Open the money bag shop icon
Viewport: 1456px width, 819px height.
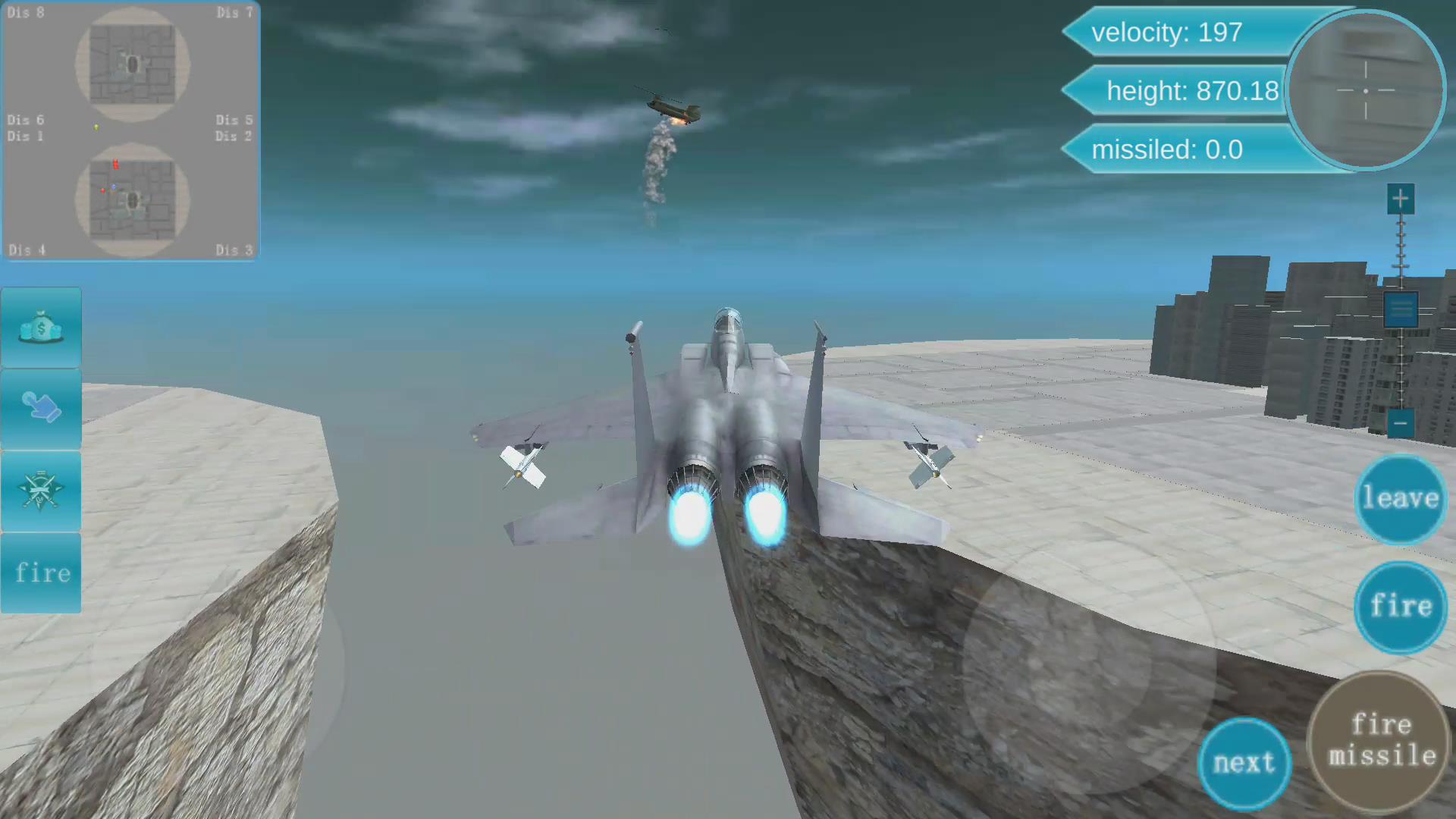[40, 326]
